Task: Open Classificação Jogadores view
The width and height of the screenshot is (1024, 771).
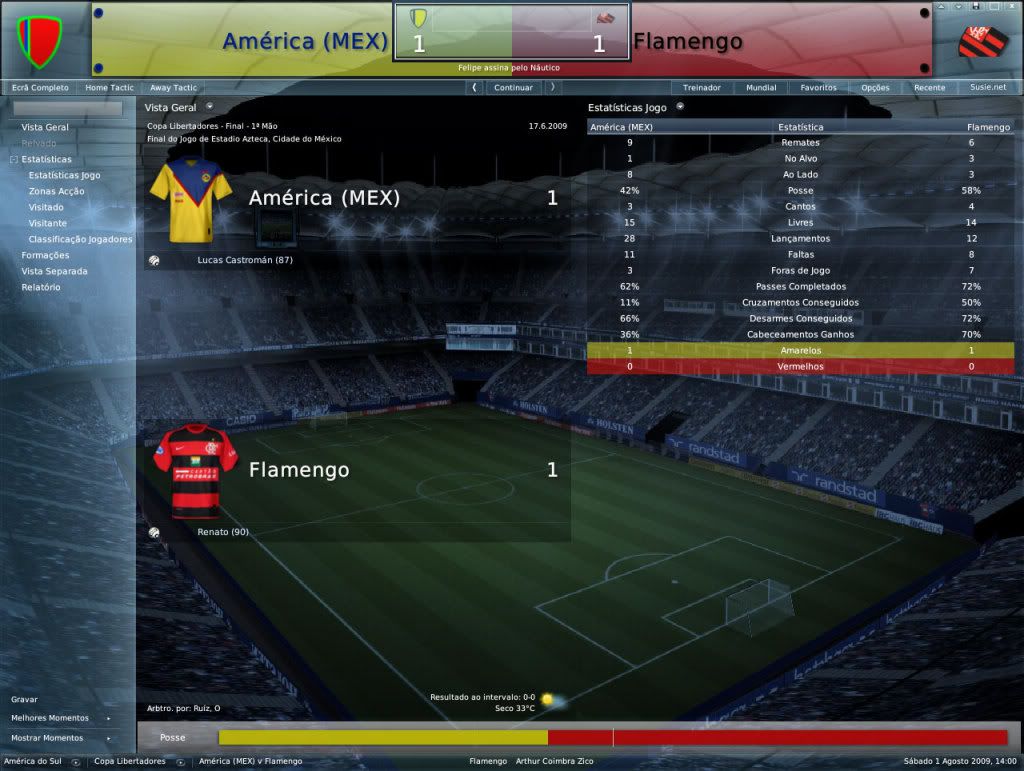Action: pos(80,239)
